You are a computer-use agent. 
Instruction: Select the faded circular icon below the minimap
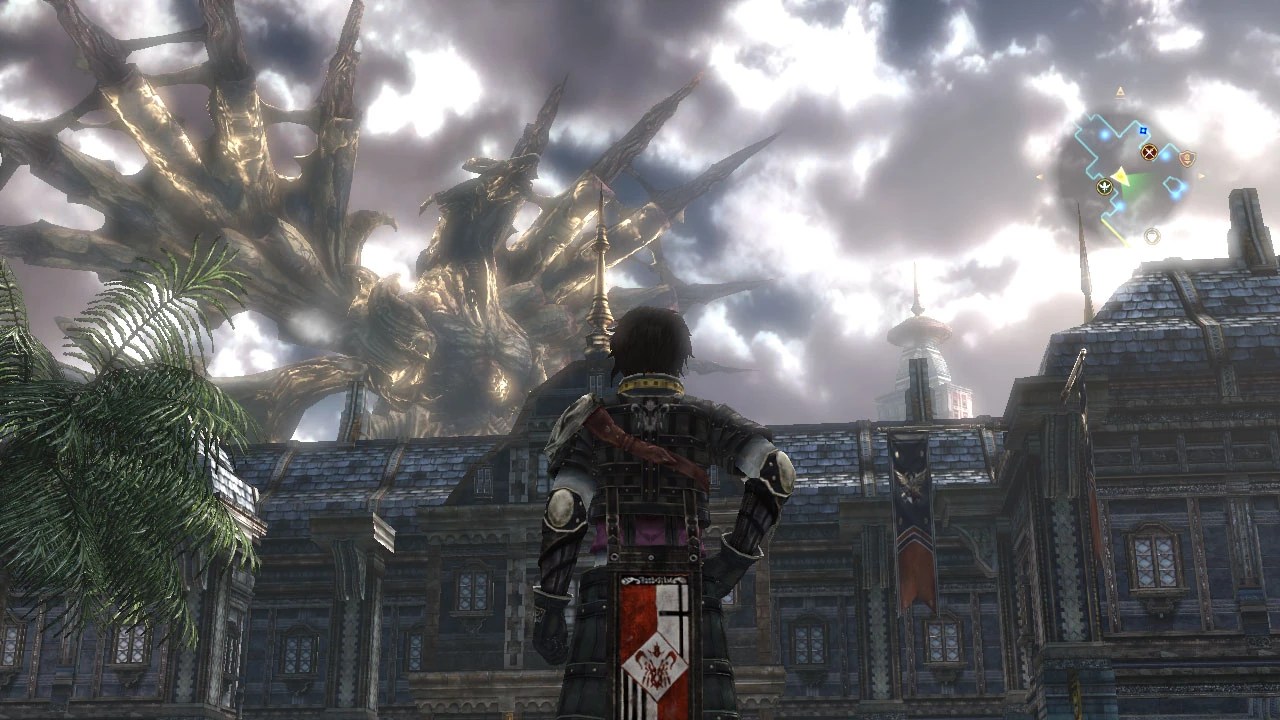tap(1153, 235)
